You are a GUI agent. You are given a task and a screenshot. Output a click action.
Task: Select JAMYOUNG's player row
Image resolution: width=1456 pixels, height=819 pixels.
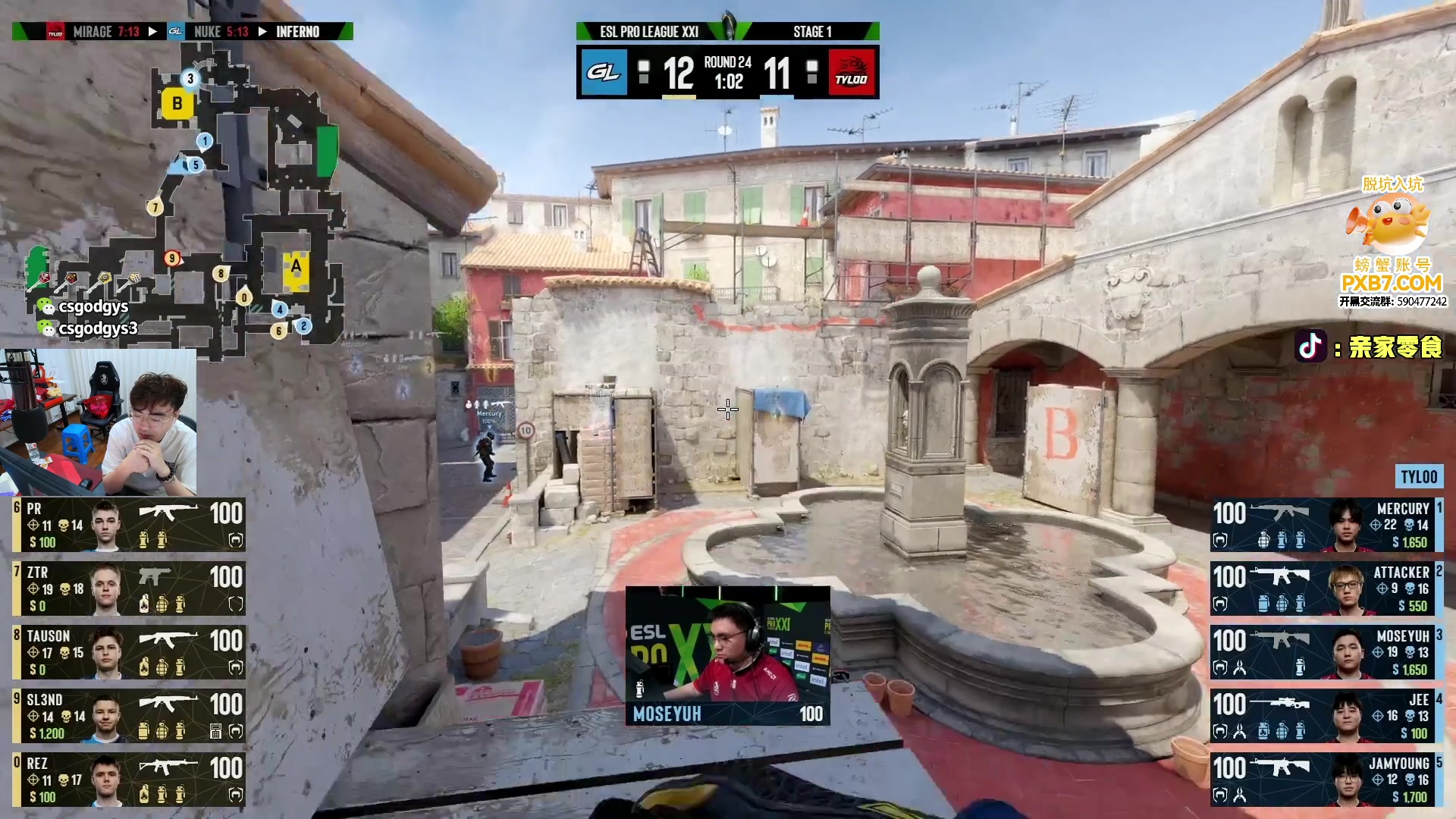pyautogui.click(x=1326, y=779)
